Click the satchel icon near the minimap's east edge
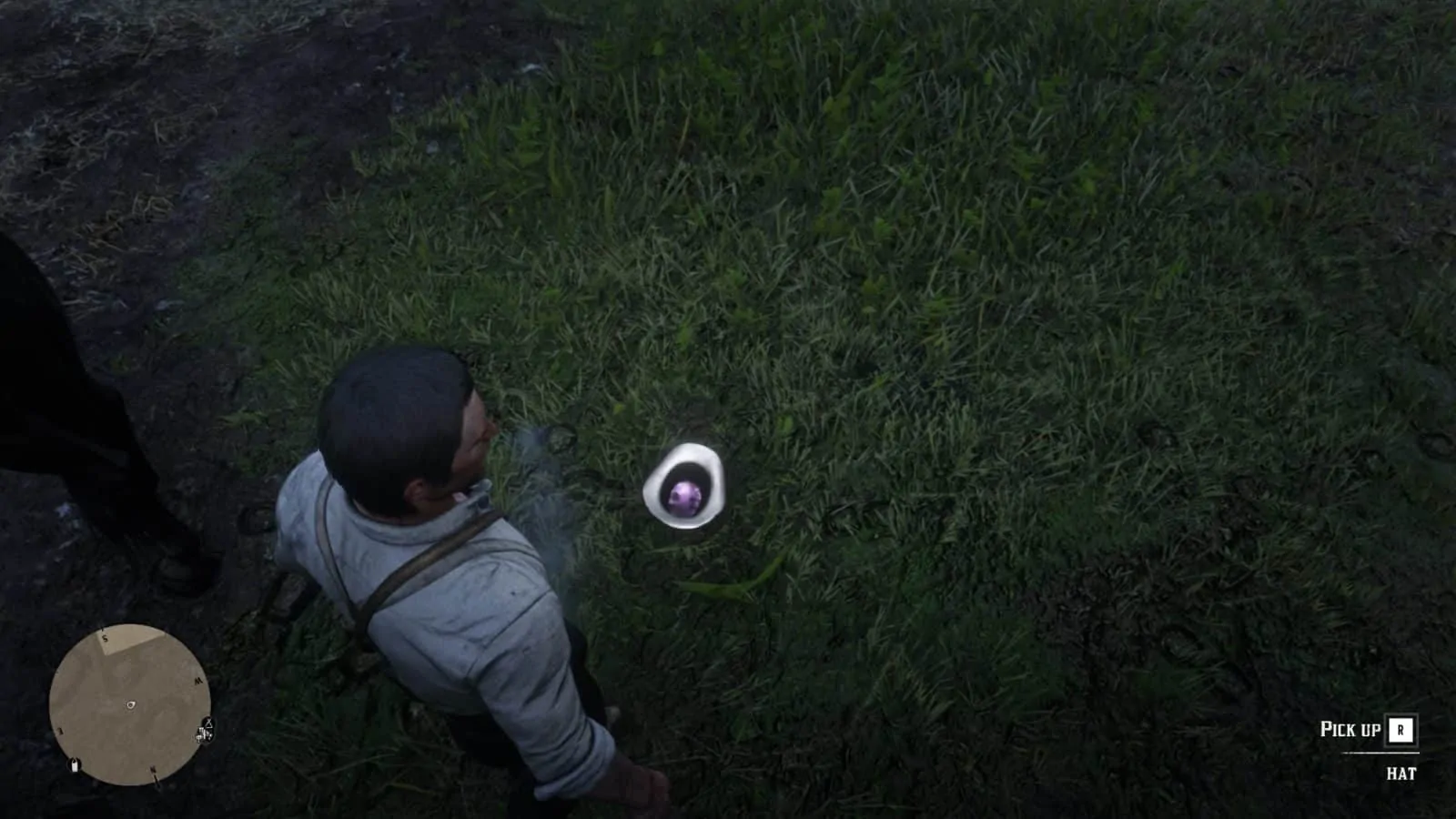This screenshot has width=1456, height=819. click(x=74, y=765)
